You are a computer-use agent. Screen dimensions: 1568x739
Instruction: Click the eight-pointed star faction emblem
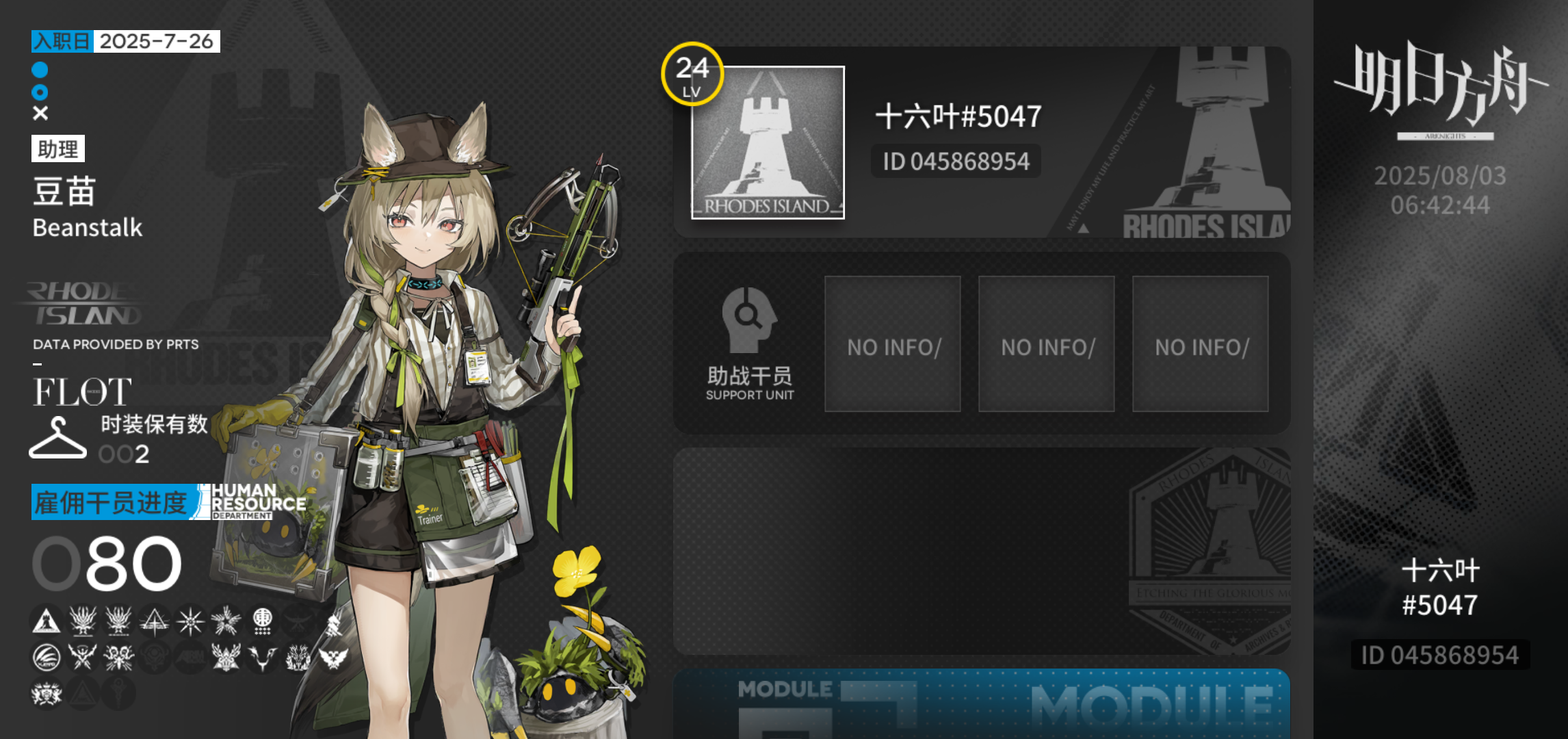point(190,620)
